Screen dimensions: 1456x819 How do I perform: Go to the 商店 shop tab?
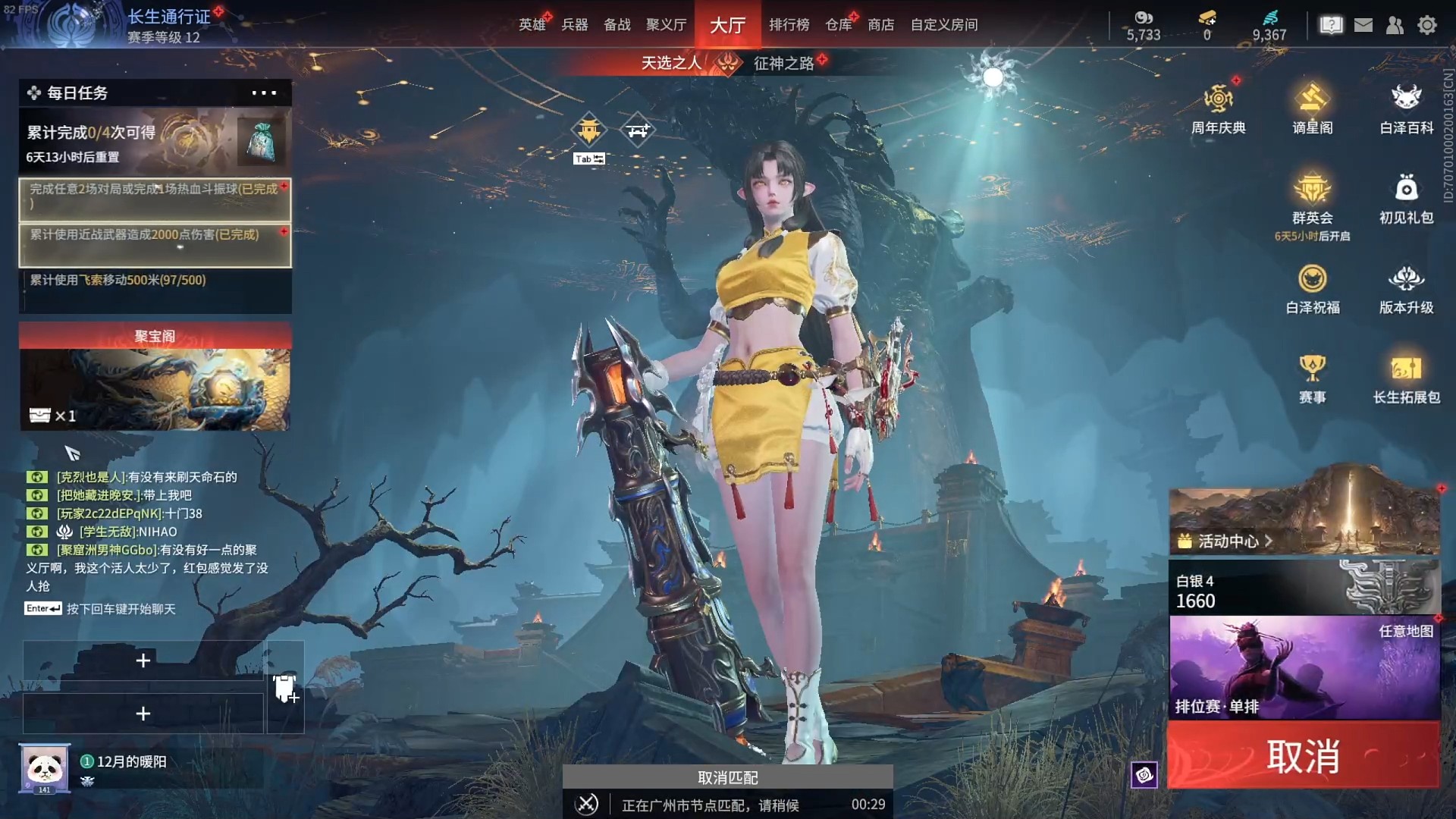(x=880, y=25)
